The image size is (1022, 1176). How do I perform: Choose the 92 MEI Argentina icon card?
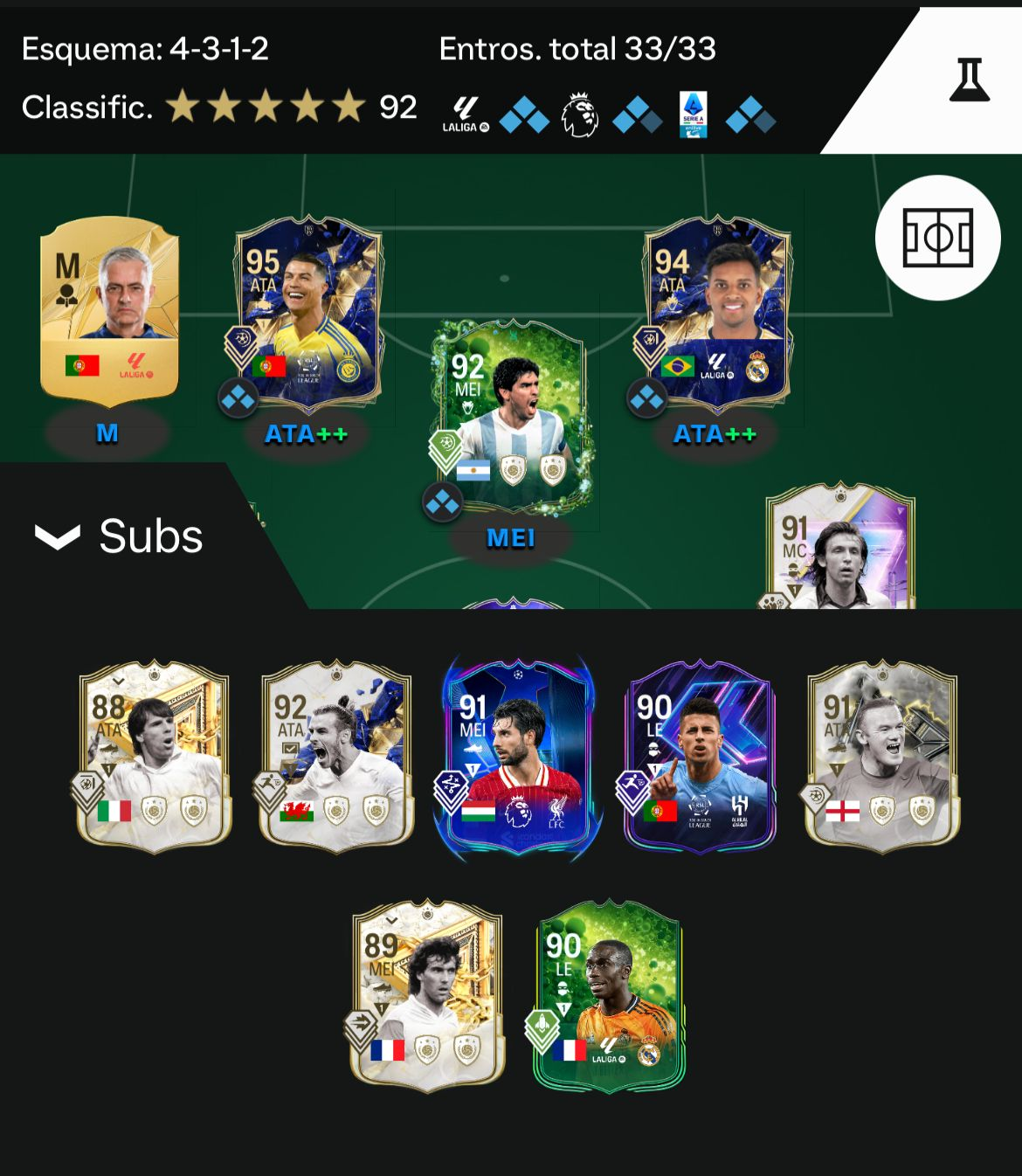tap(511, 416)
